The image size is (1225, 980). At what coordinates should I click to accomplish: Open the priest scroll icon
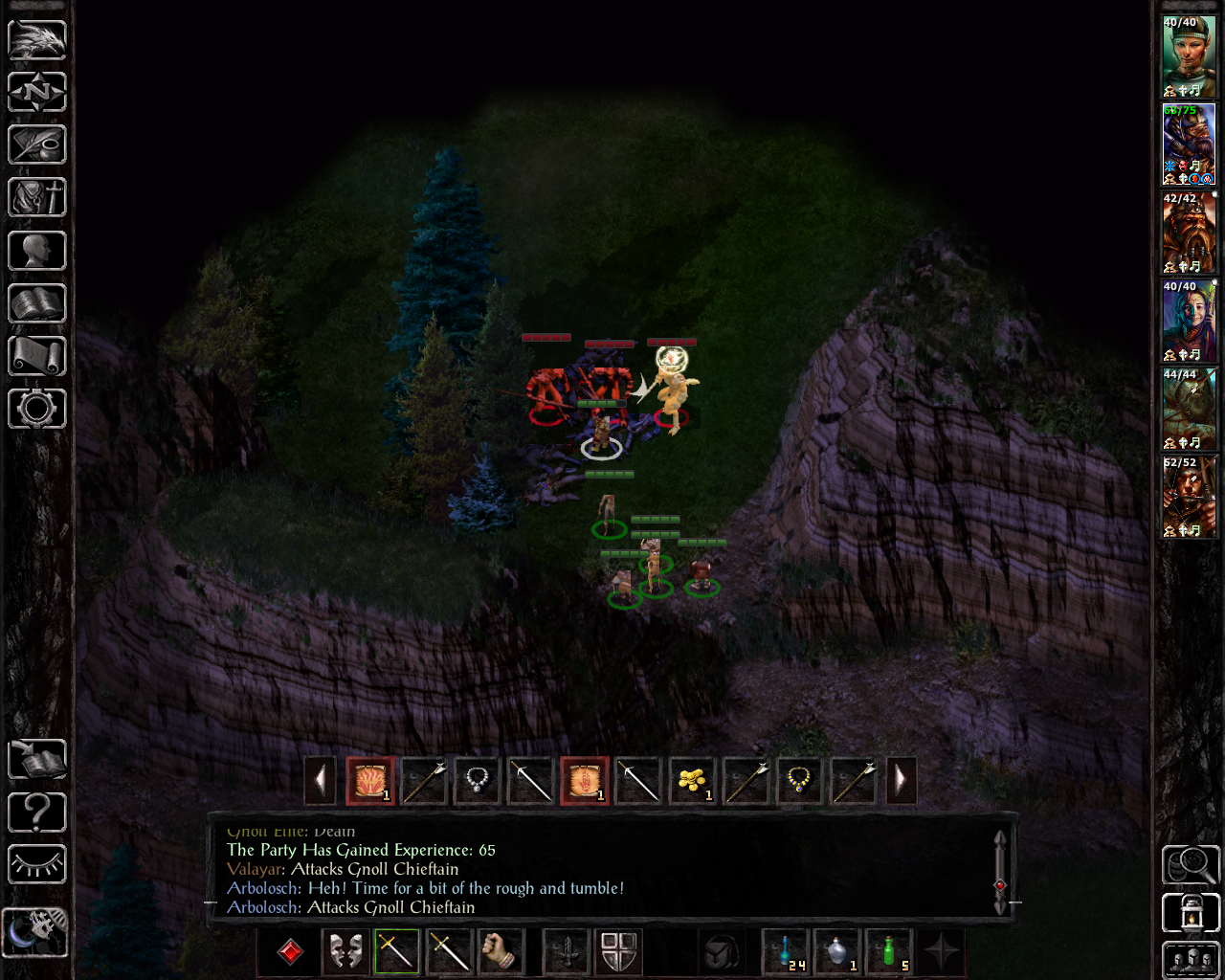pos(37,356)
